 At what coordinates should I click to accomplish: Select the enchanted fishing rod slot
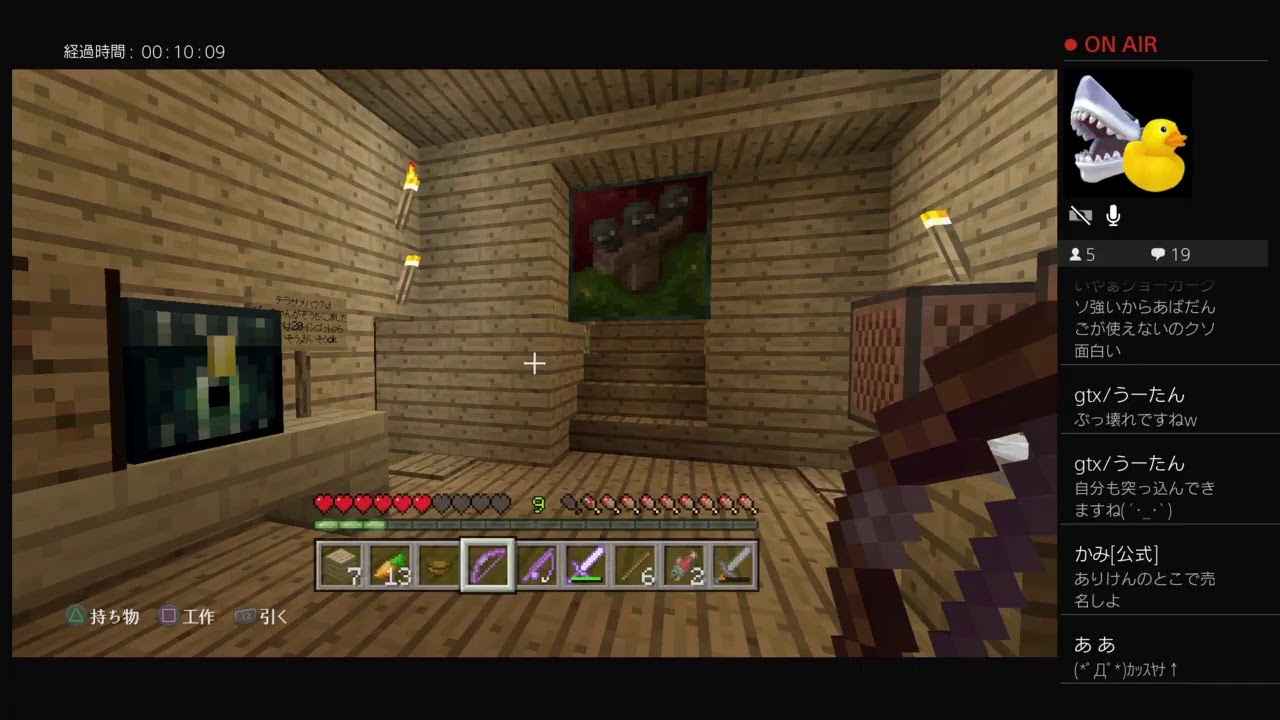536,565
